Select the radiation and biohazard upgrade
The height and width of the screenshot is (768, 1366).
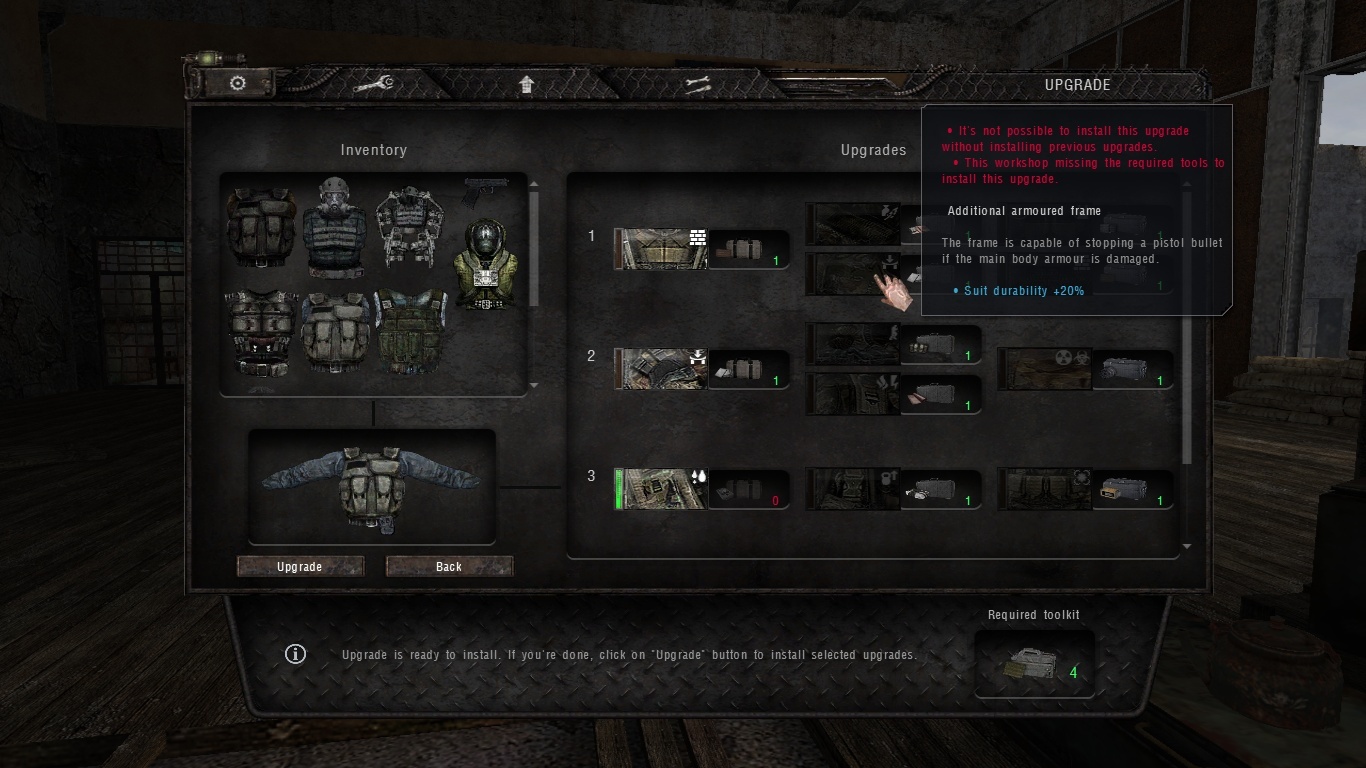1045,369
